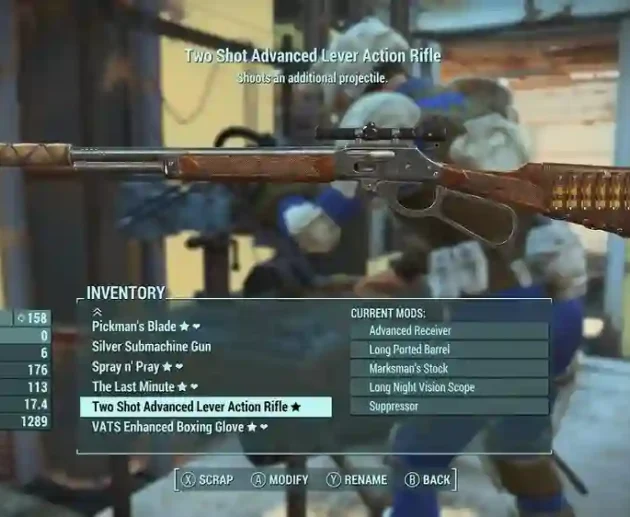Rename the selected rifle
The image size is (630, 517).
coord(356,480)
